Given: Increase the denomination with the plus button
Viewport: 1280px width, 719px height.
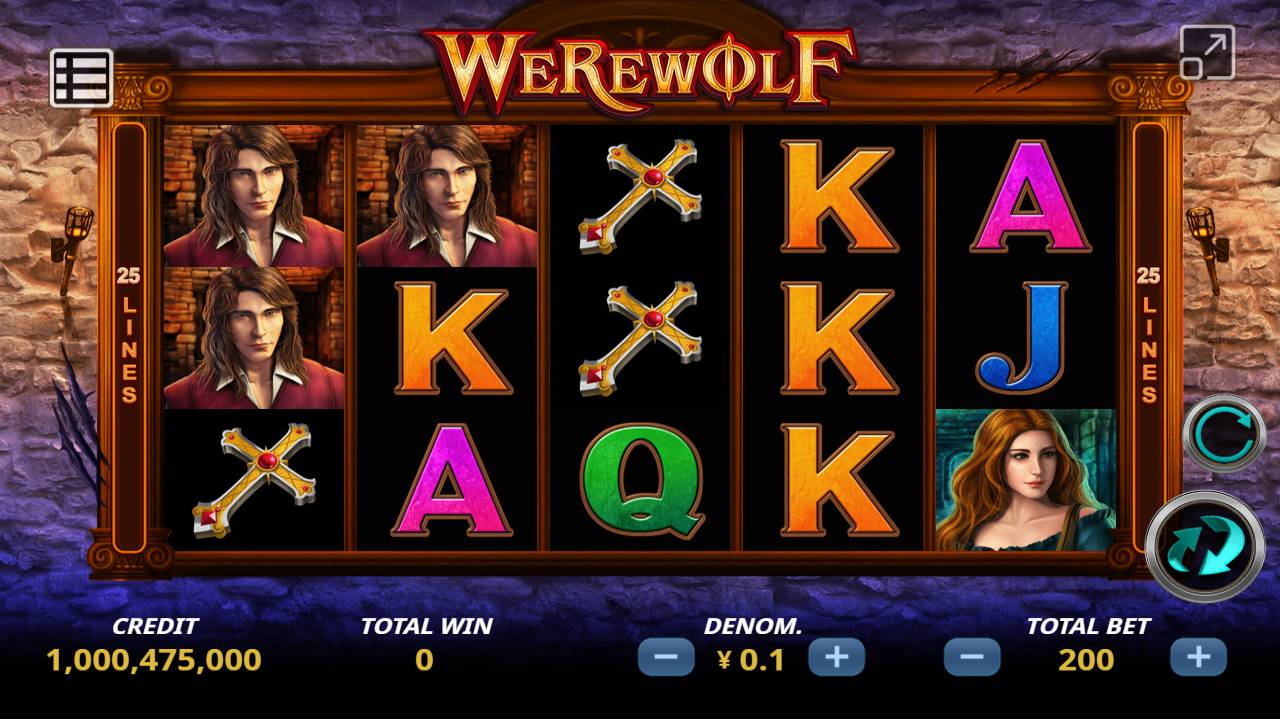Looking at the screenshot, I should pyautogui.click(x=836, y=657).
